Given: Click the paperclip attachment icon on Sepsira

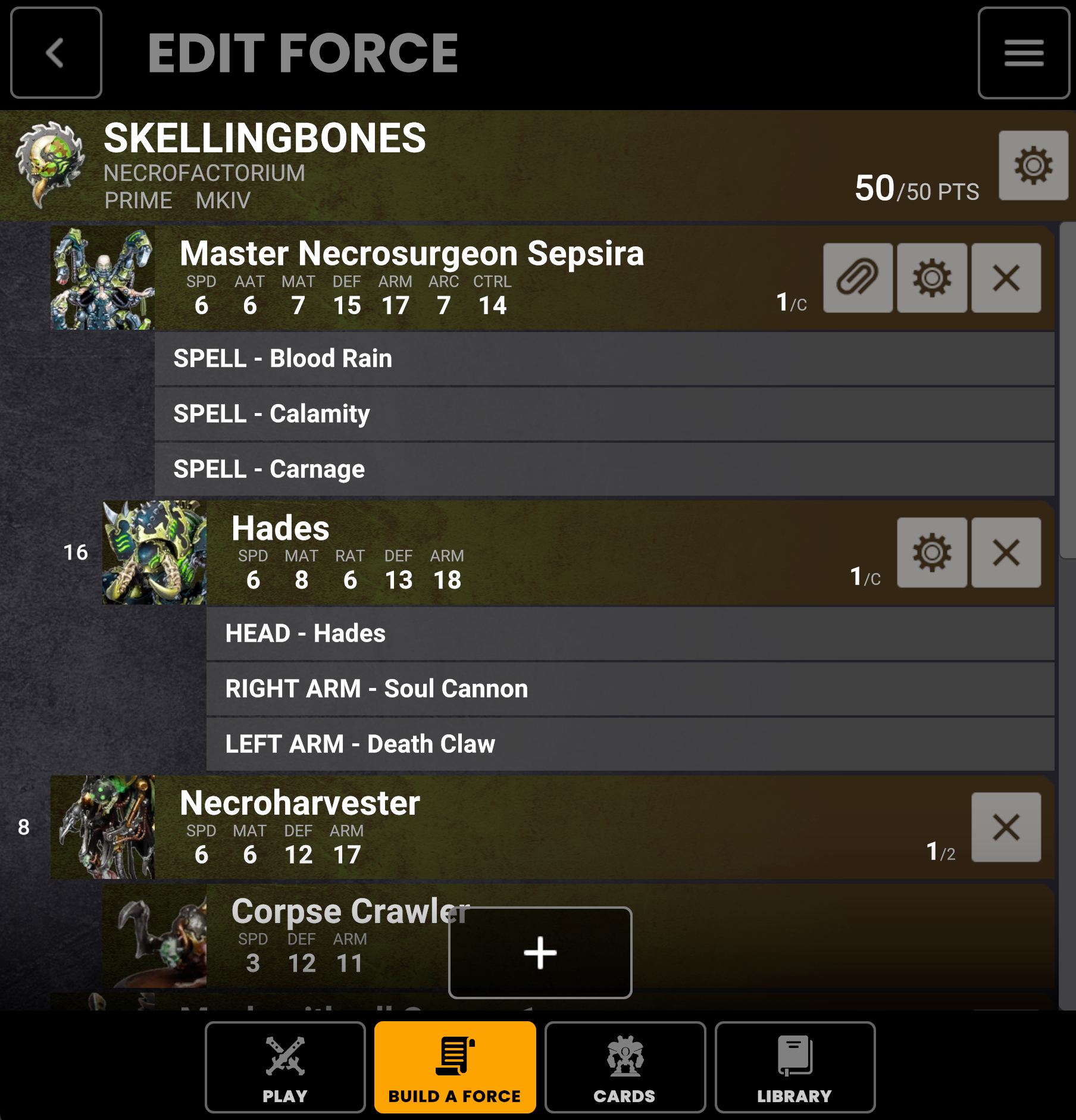Looking at the screenshot, I should point(858,279).
